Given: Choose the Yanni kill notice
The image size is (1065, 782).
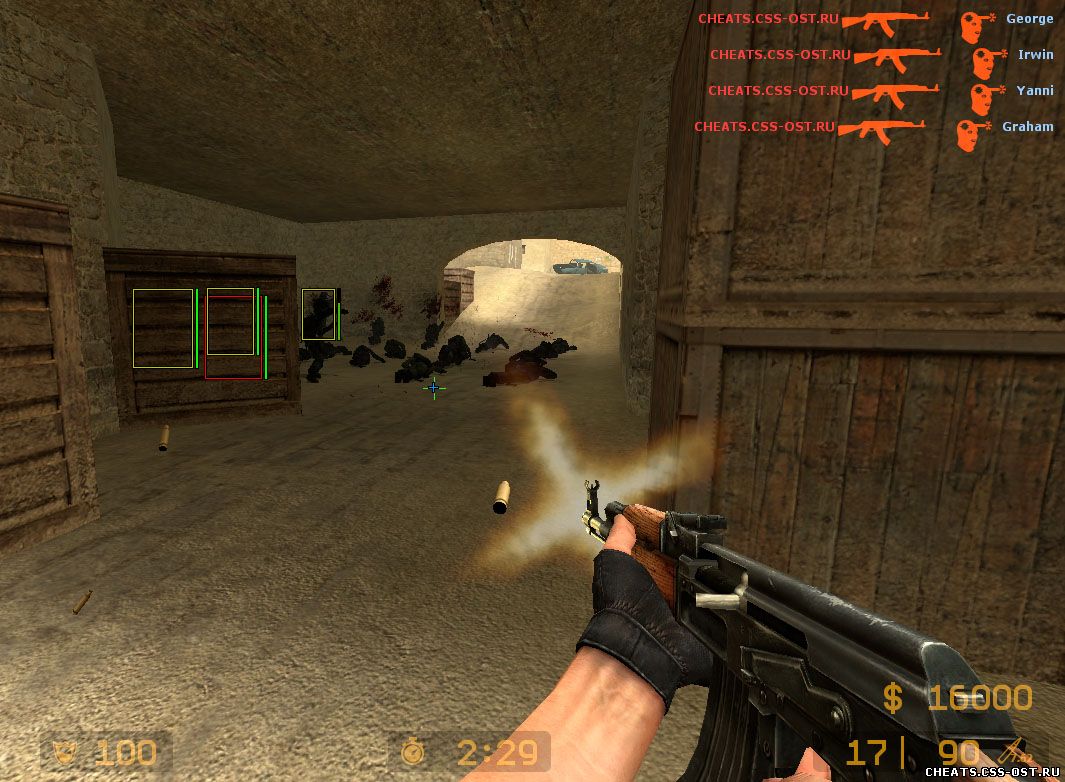Looking at the screenshot, I should point(880,91).
